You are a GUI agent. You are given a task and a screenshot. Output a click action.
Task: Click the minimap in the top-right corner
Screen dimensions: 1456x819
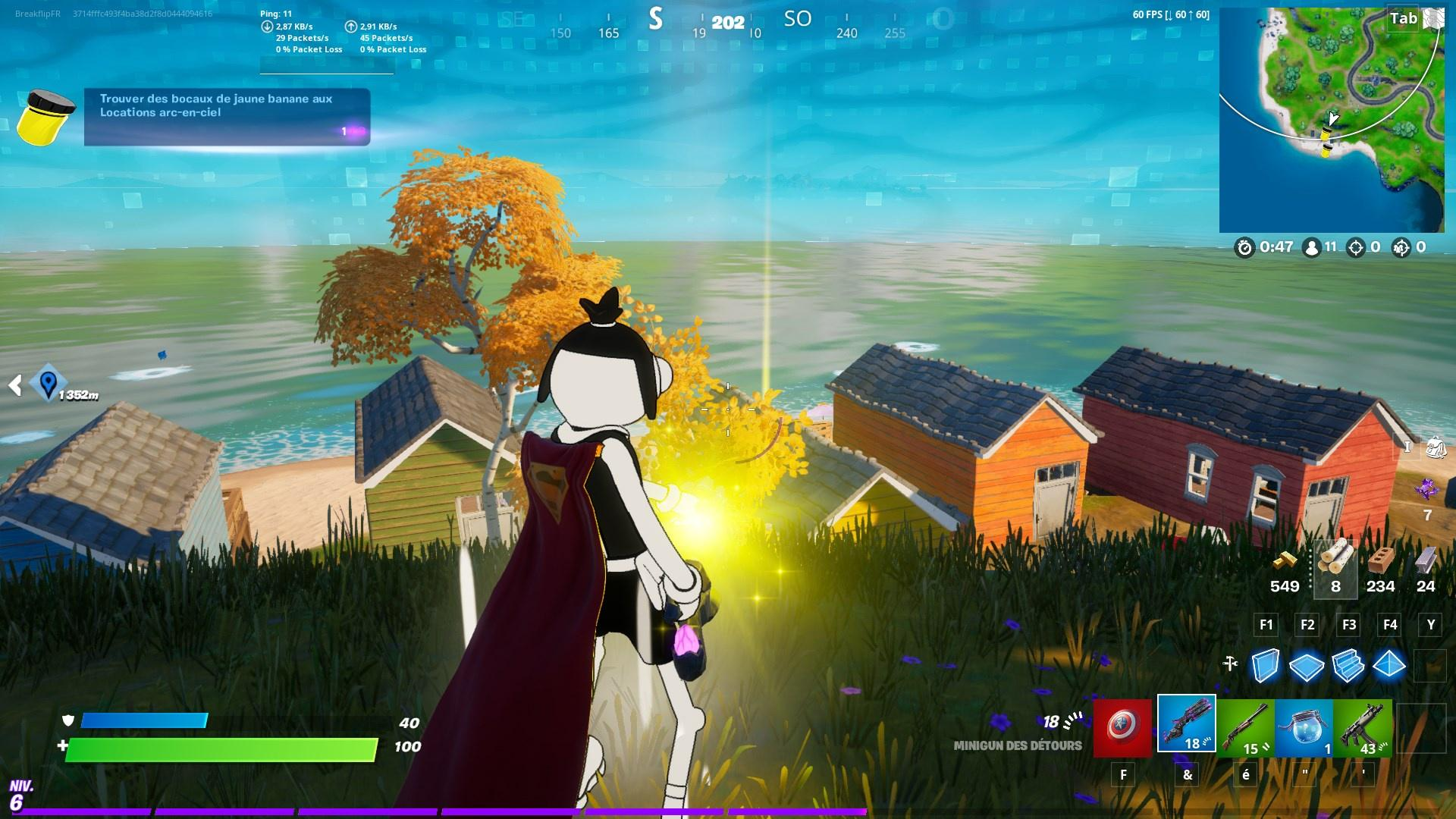tap(1332, 120)
